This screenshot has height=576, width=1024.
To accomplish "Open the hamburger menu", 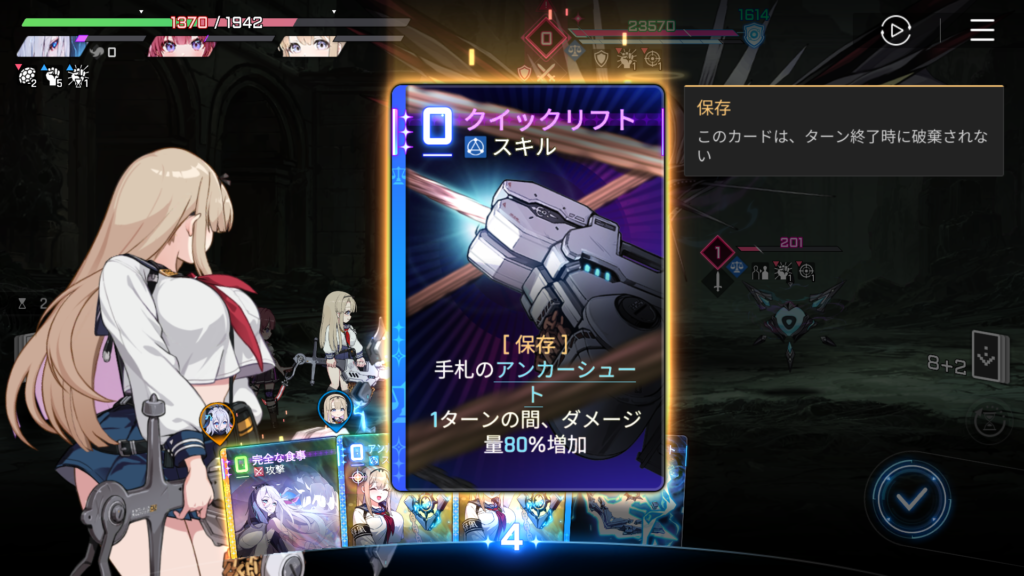I will (982, 31).
